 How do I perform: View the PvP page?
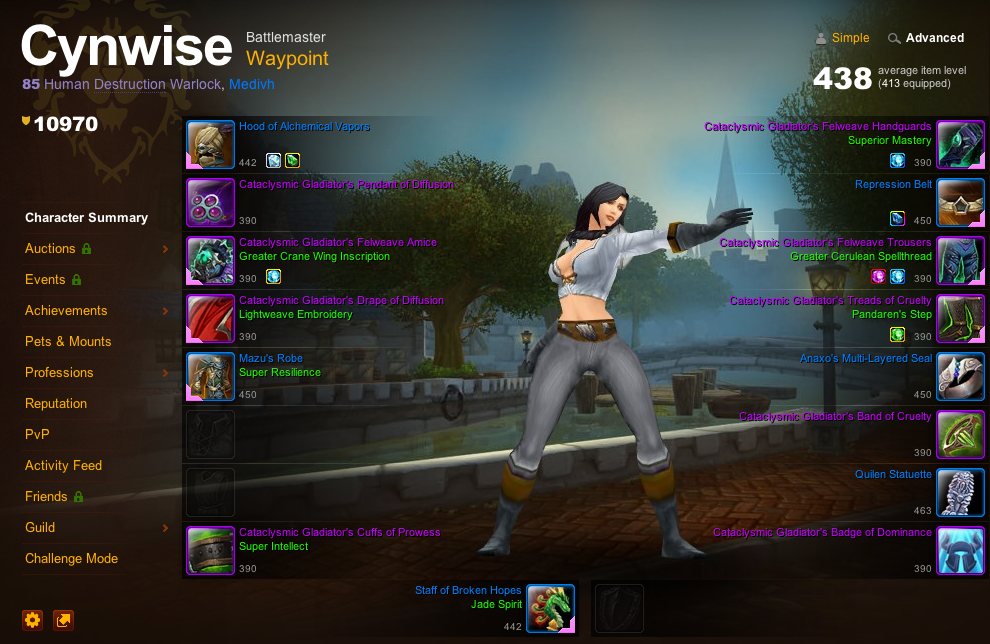tap(37, 434)
